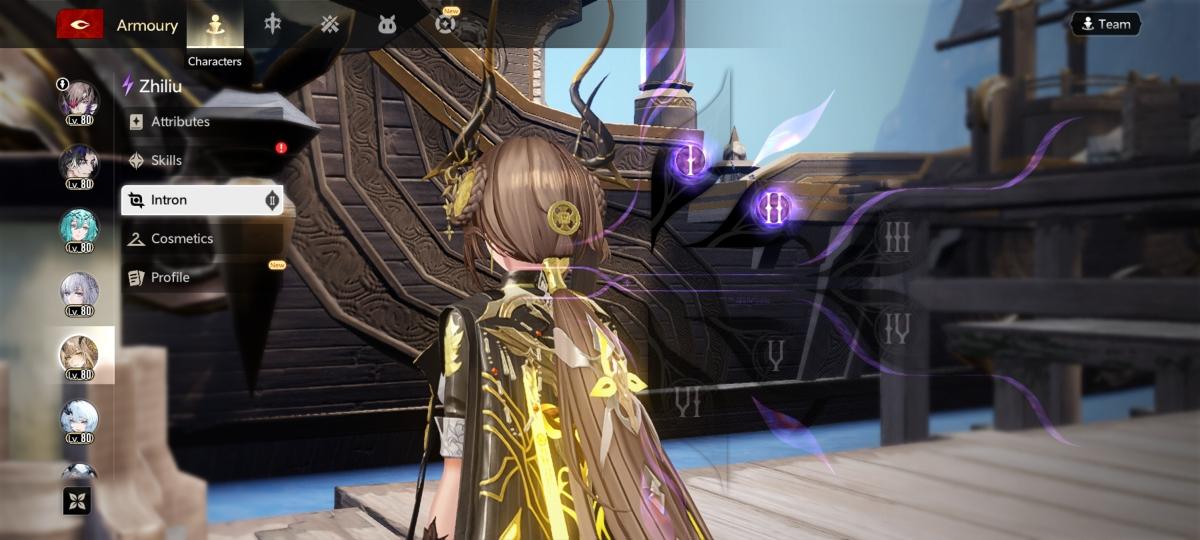Open the Cosmetics section

coord(181,239)
